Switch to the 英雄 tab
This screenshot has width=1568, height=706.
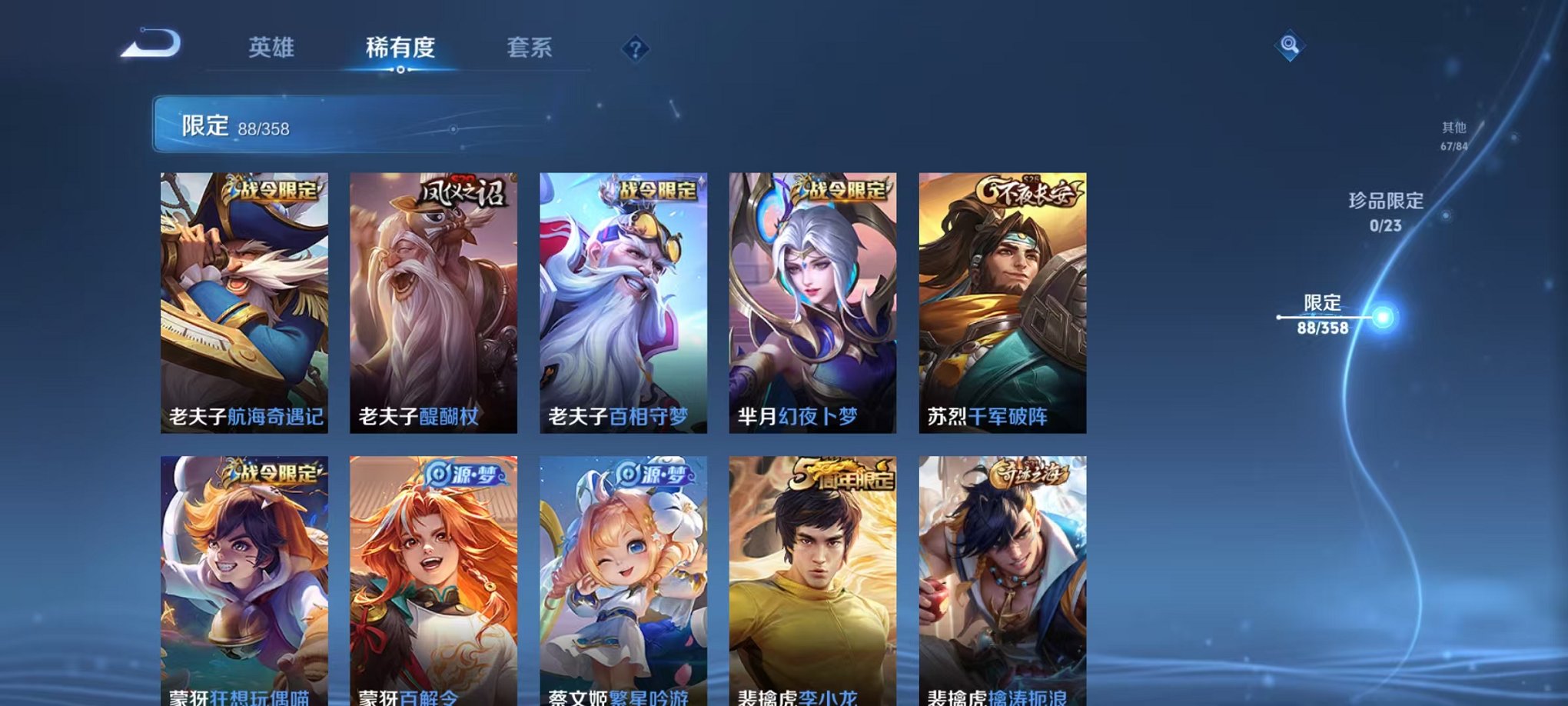point(273,48)
